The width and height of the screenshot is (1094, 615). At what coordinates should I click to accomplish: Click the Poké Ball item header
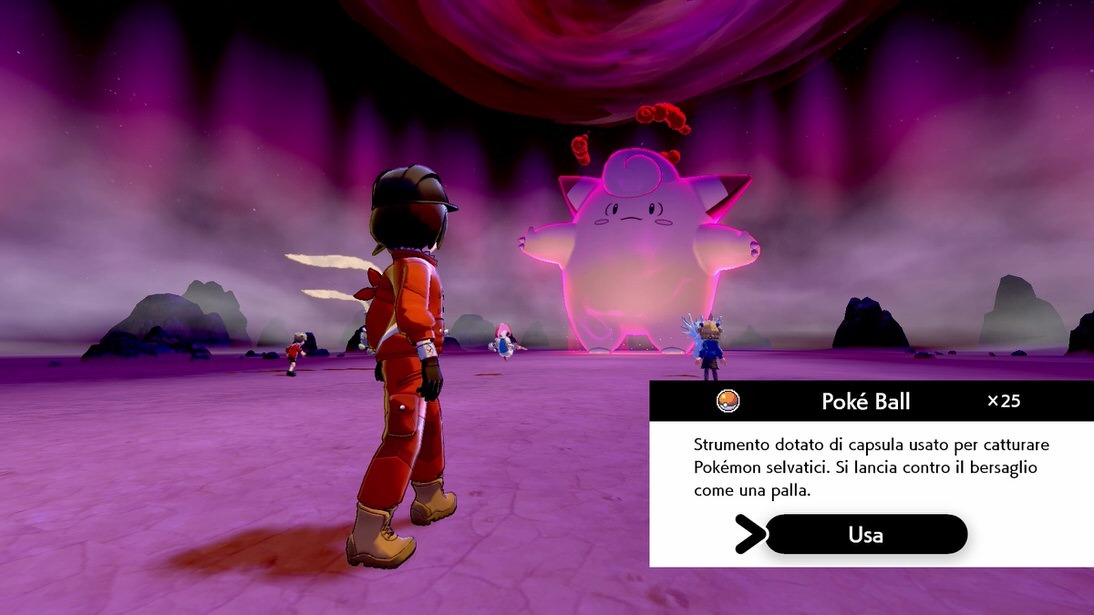point(867,401)
